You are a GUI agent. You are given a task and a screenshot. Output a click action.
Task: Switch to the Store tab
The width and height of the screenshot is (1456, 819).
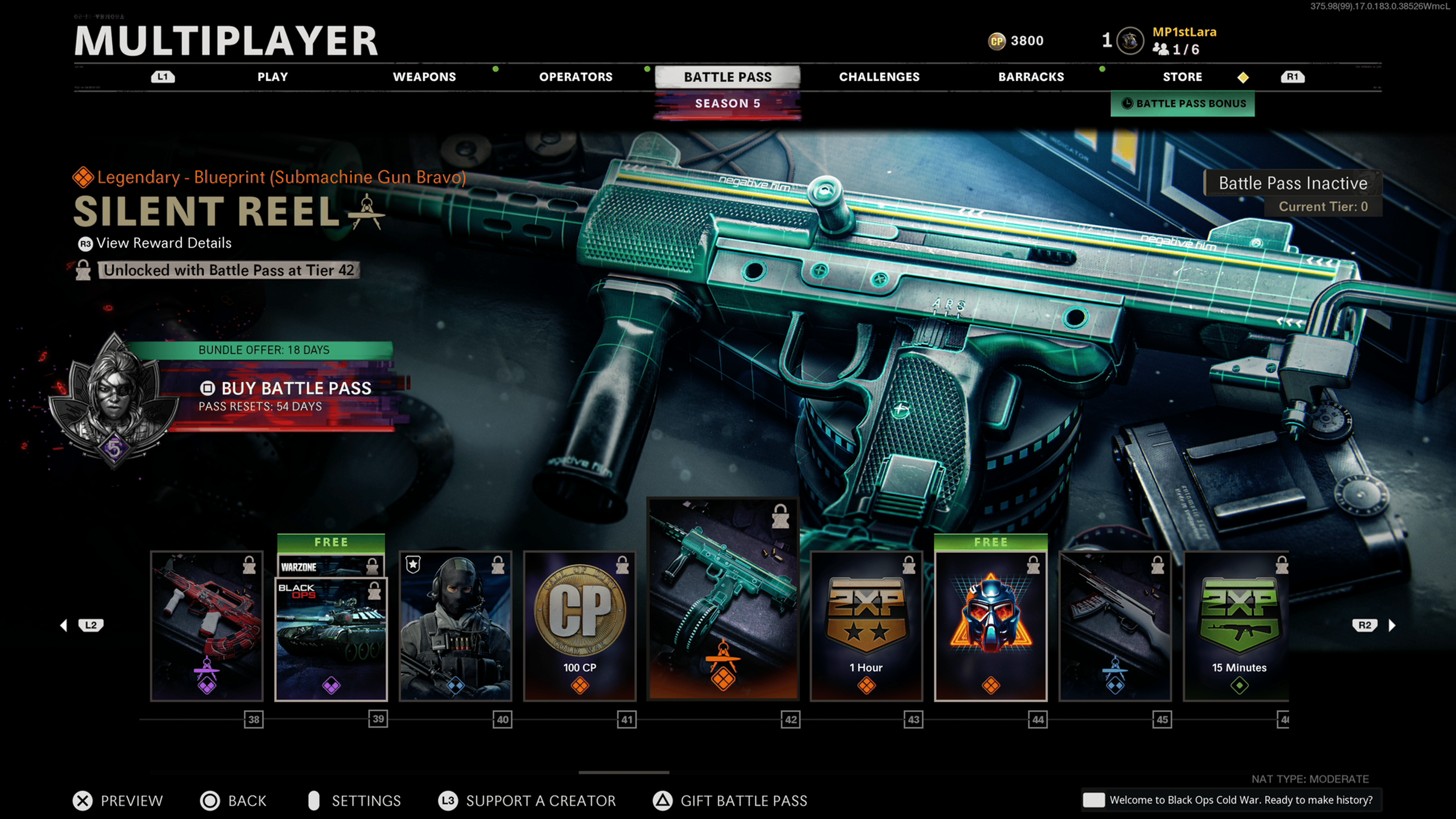(x=1182, y=77)
